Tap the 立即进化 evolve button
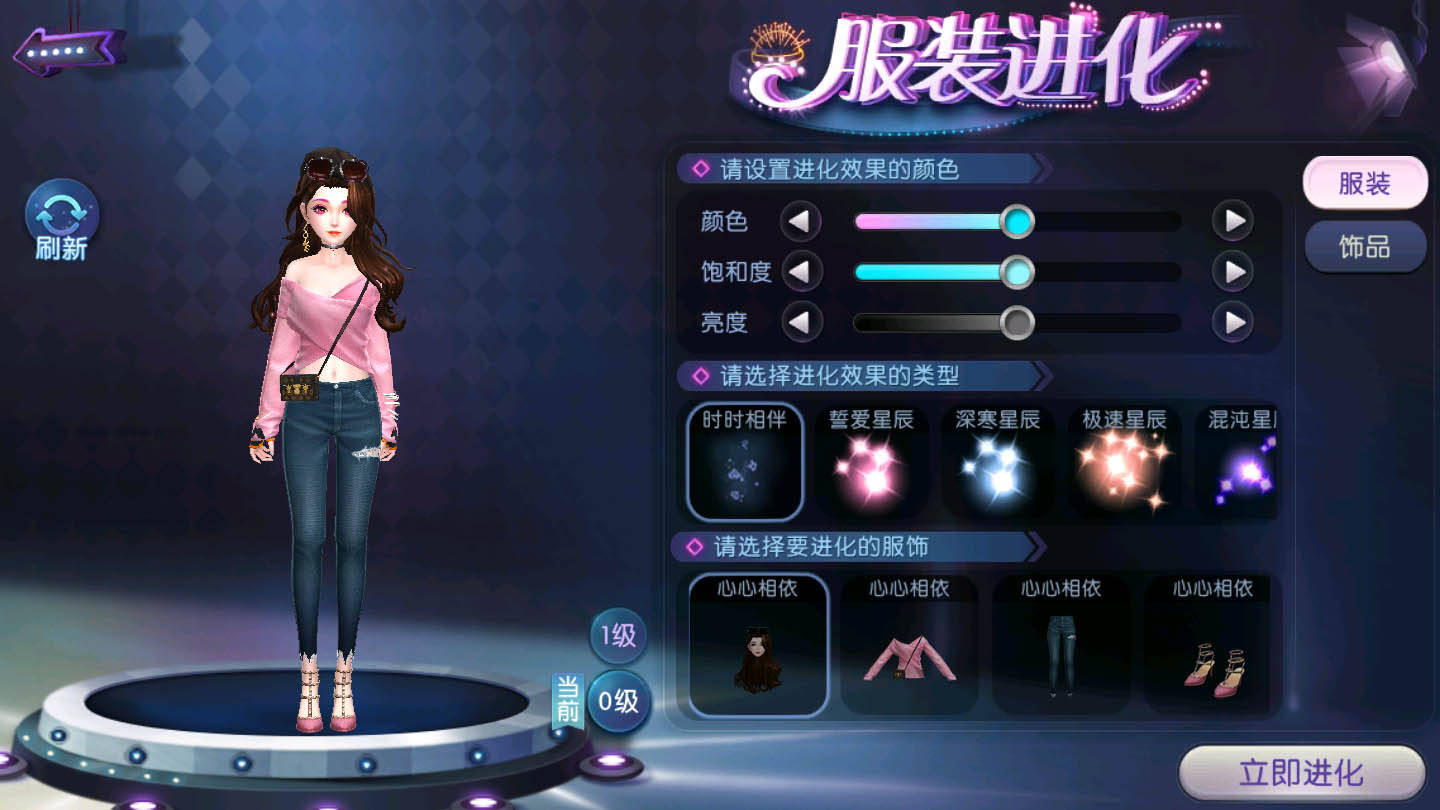The image size is (1440, 810). click(x=1301, y=773)
